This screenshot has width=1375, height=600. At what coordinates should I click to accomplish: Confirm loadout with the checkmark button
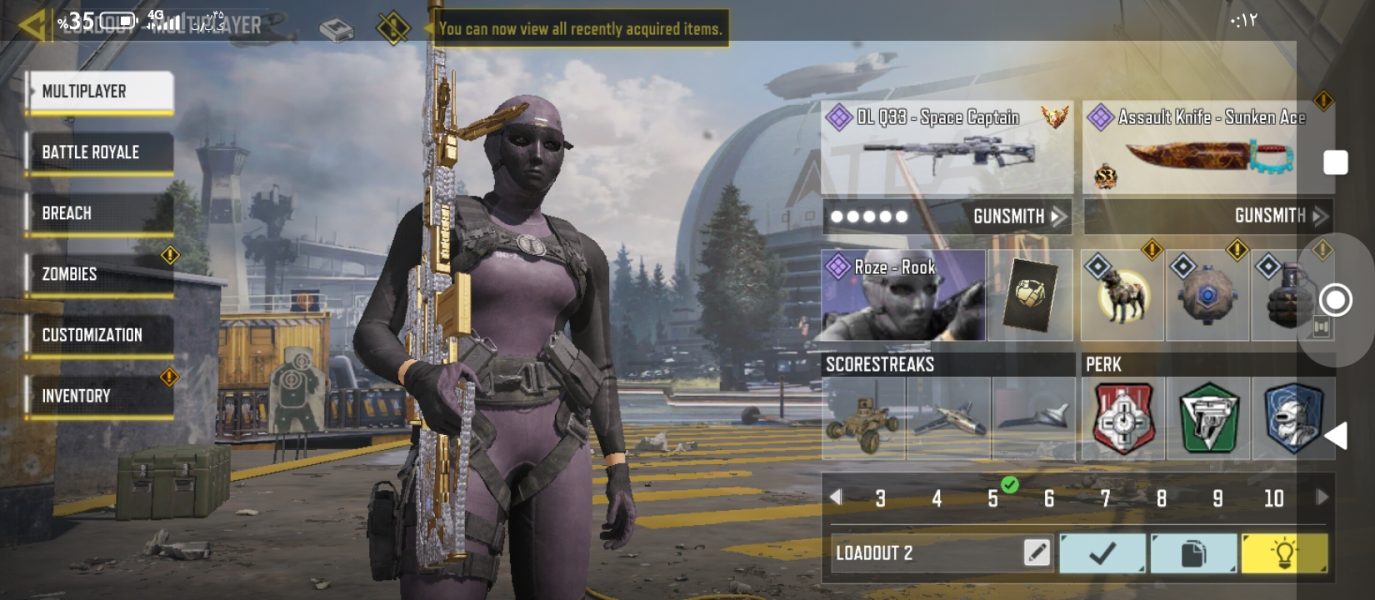pos(1103,553)
